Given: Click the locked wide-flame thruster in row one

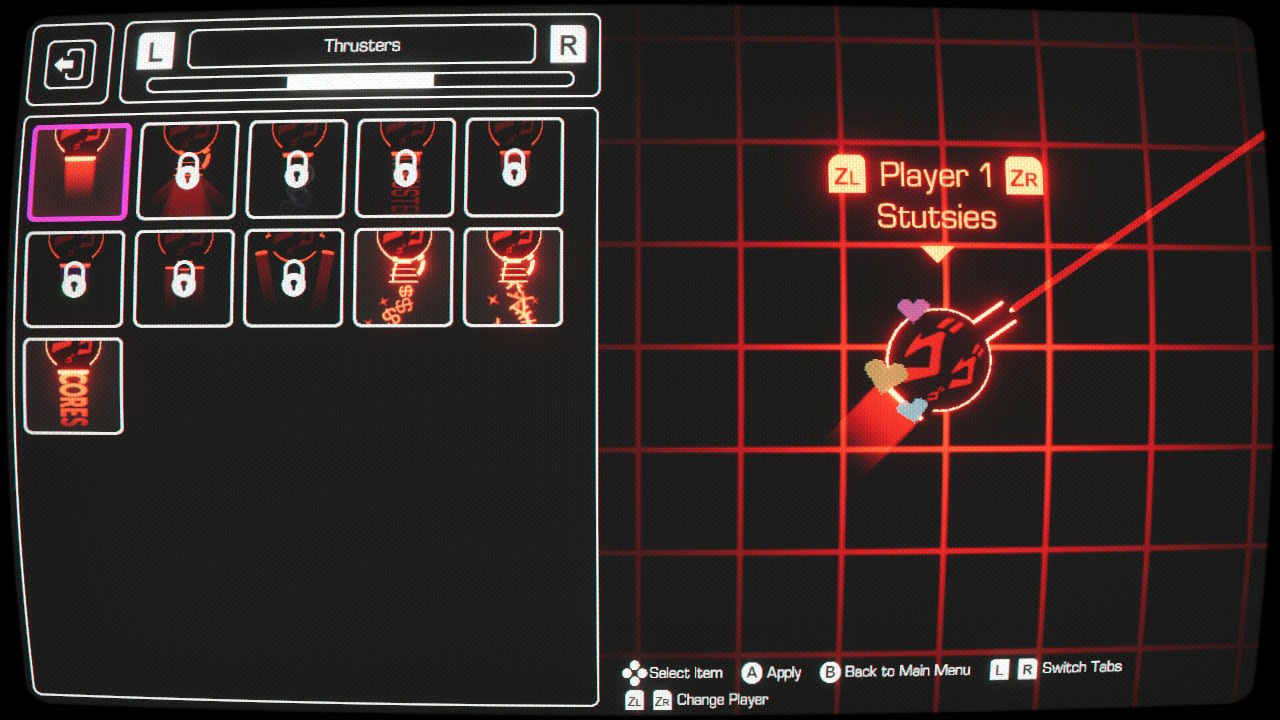Looking at the screenshot, I should pos(183,168).
